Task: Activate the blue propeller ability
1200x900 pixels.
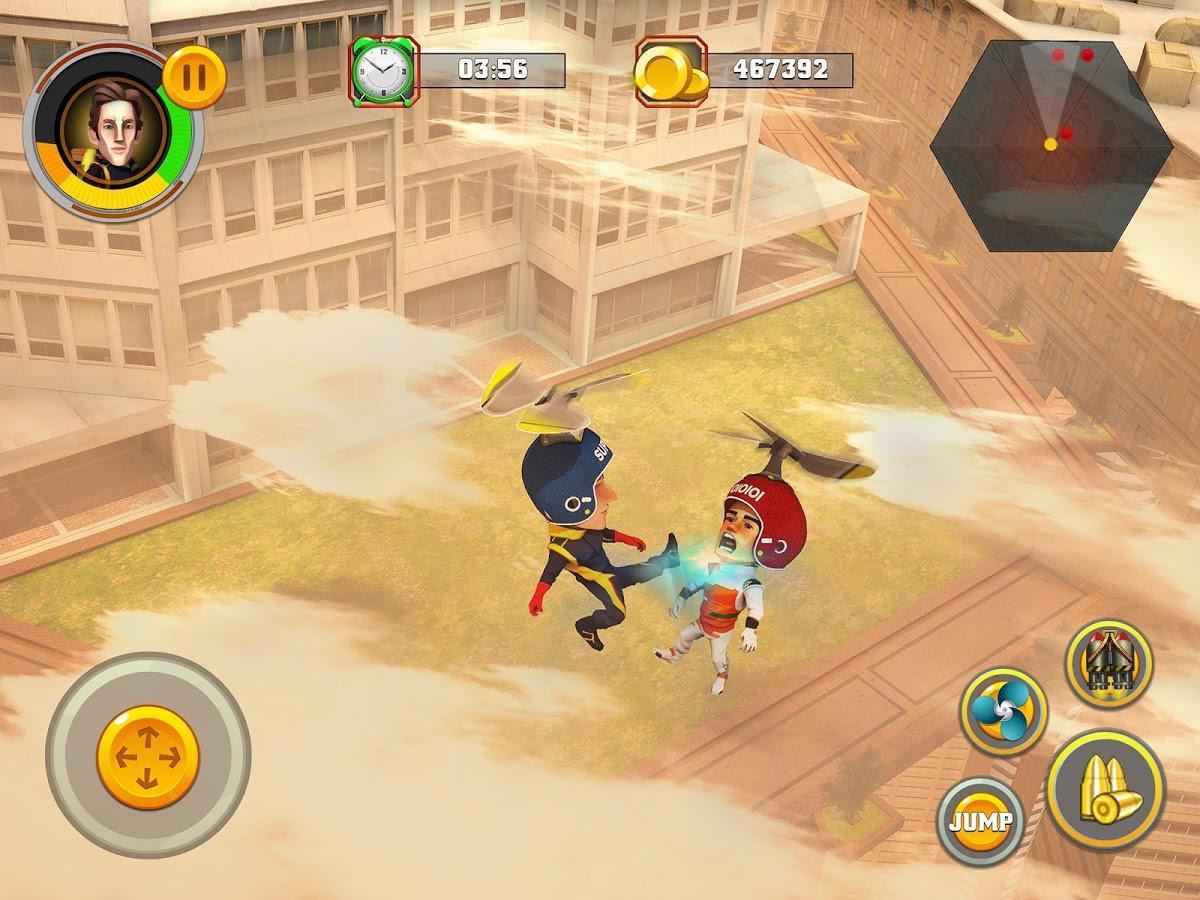Action: coord(1003,711)
